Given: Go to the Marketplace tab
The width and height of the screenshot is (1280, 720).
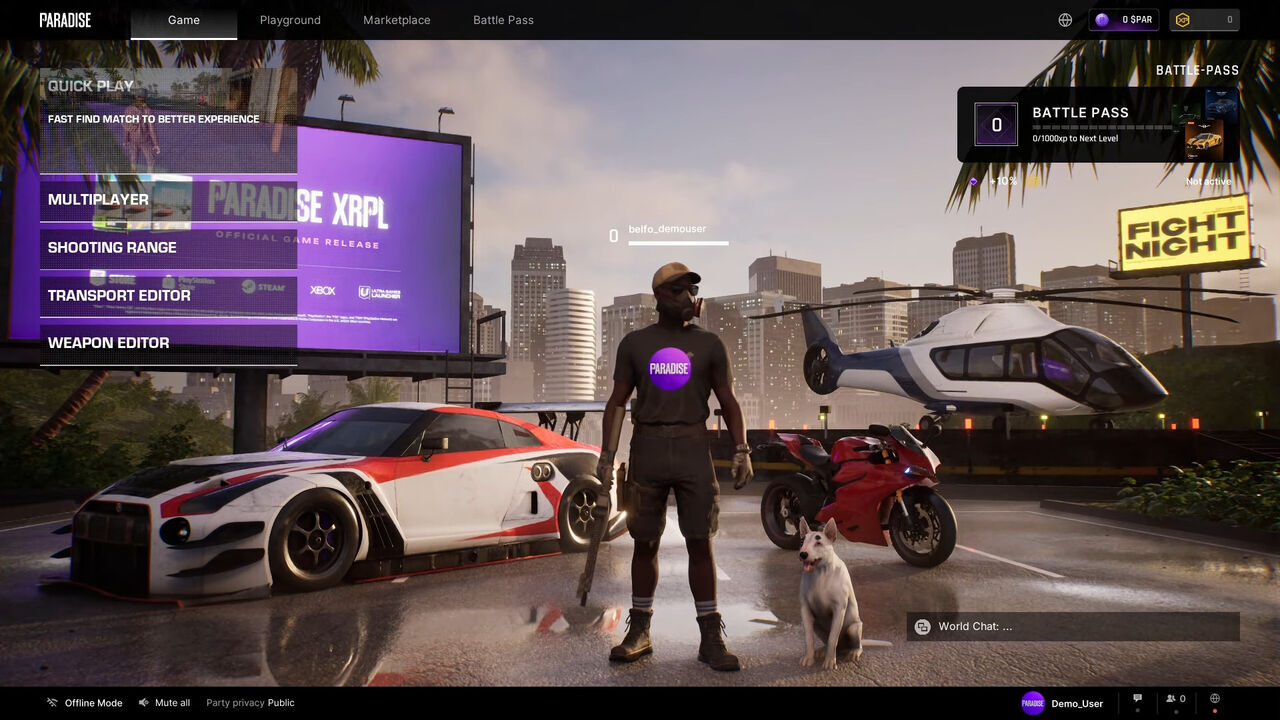Looking at the screenshot, I should point(397,20).
